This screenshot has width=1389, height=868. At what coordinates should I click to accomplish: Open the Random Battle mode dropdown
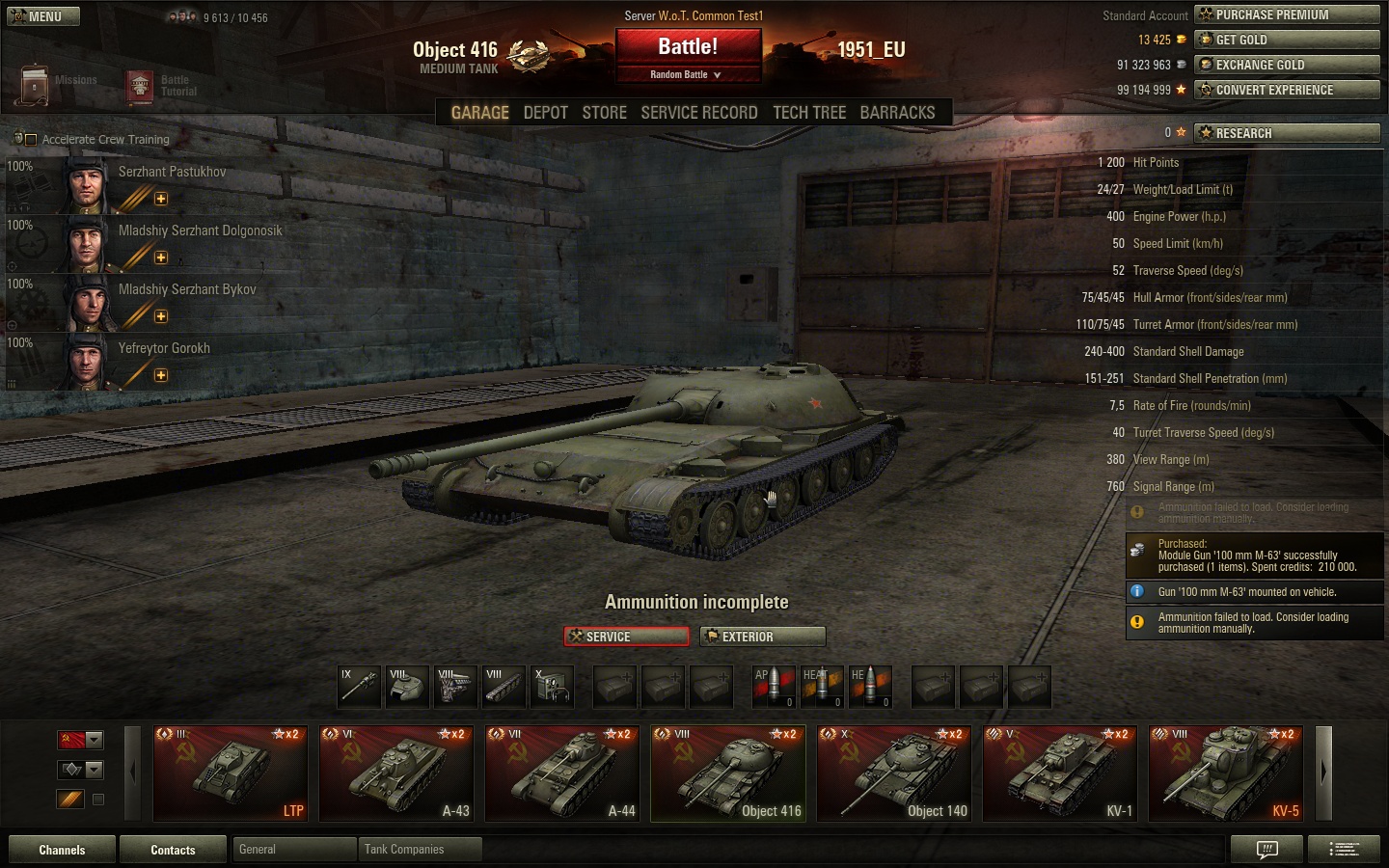[x=686, y=74]
